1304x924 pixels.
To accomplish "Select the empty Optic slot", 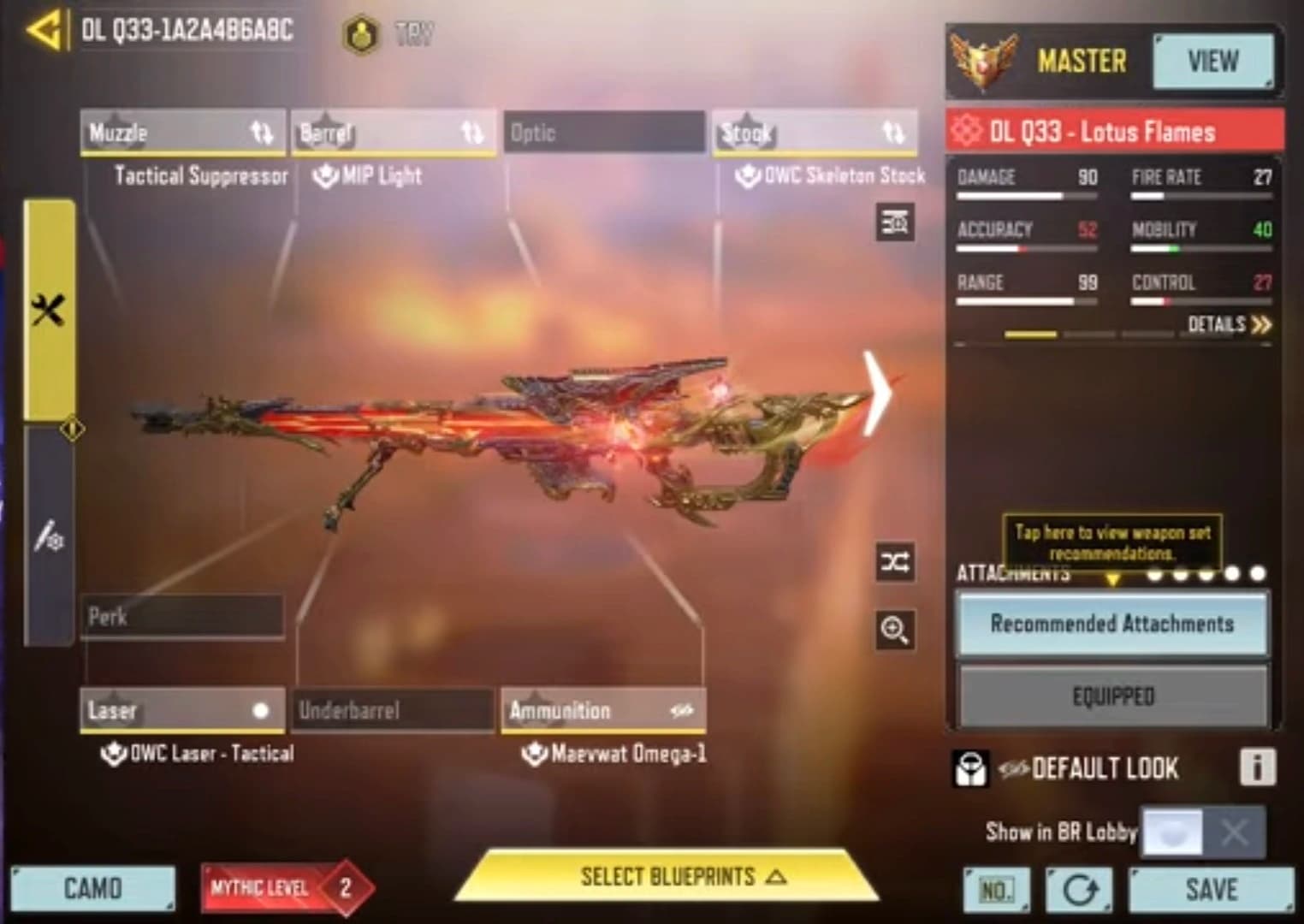I will [604, 133].
